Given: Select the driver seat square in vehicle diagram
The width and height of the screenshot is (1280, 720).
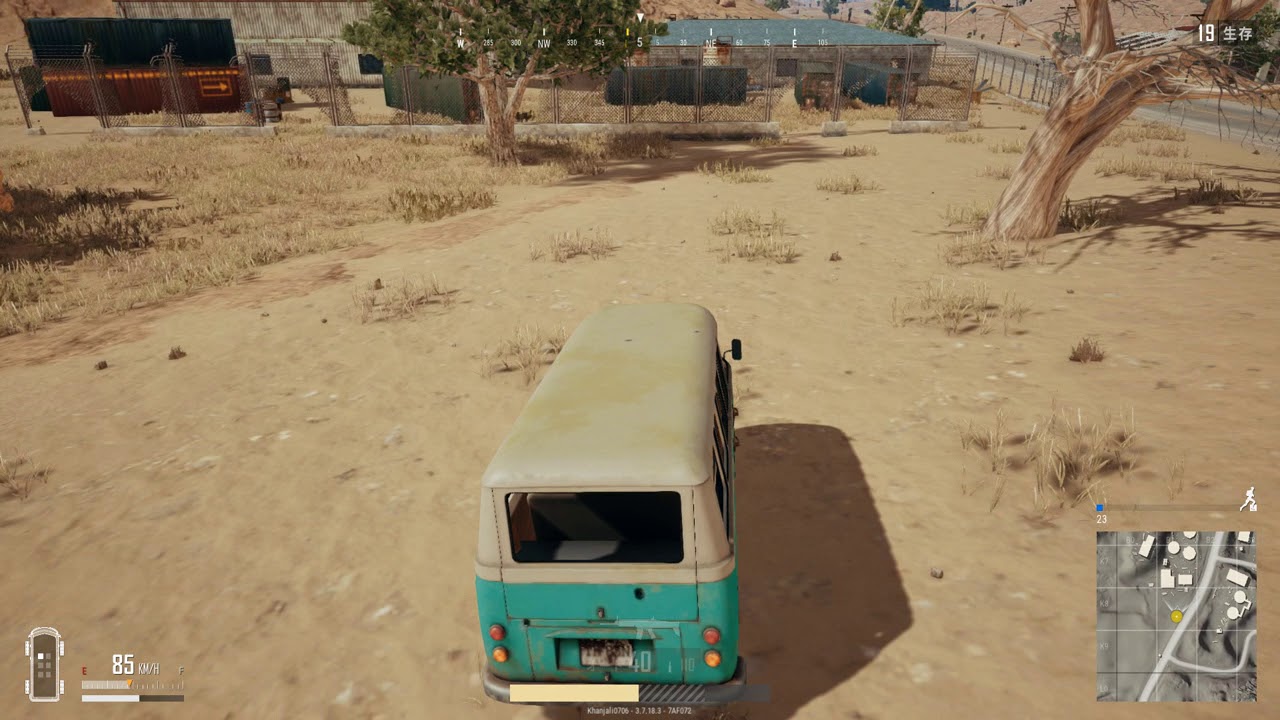Looking at the screenshot, I should pos(40,656).
